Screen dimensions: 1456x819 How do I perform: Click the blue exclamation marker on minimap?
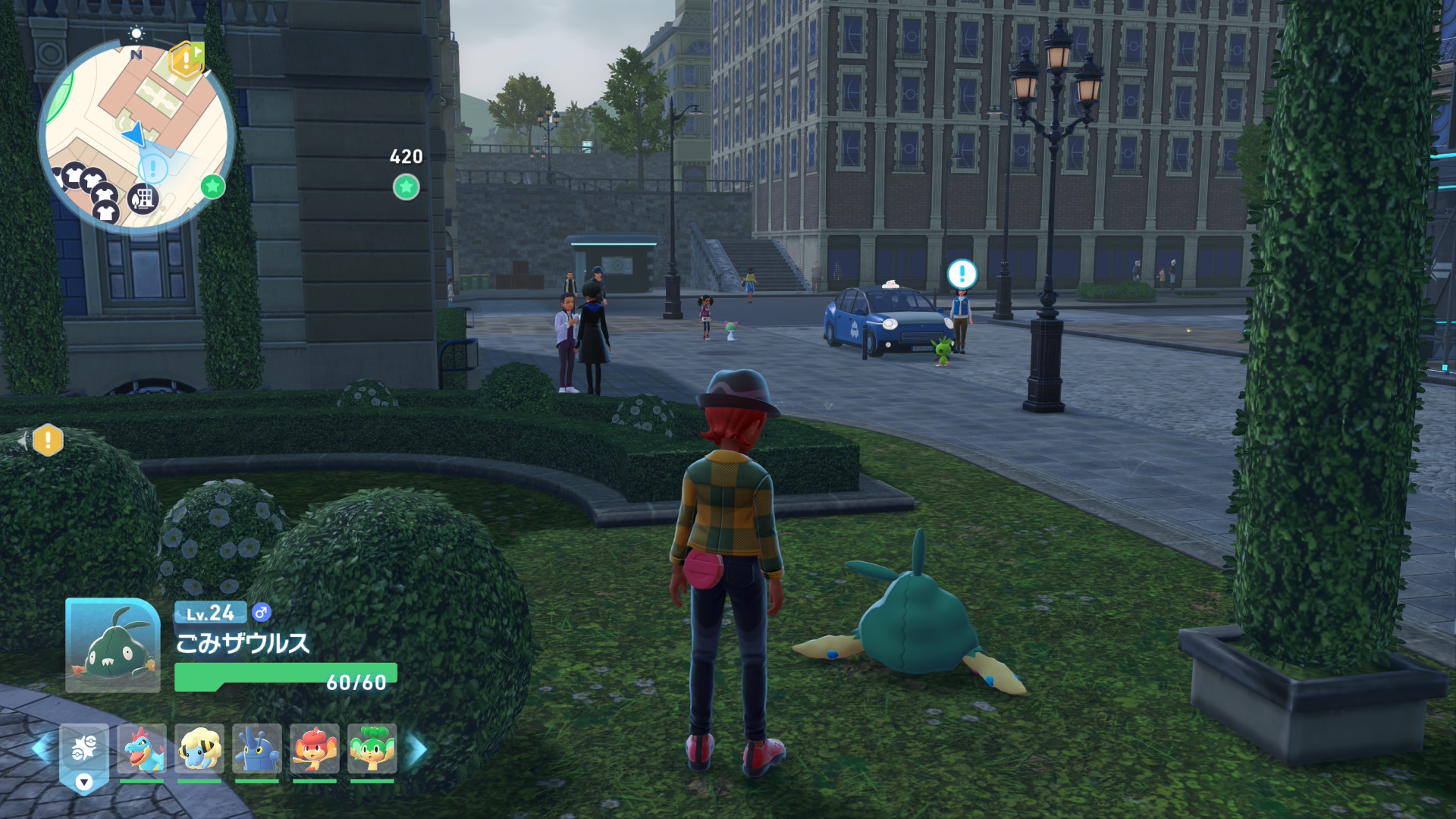tap(153, 168)
